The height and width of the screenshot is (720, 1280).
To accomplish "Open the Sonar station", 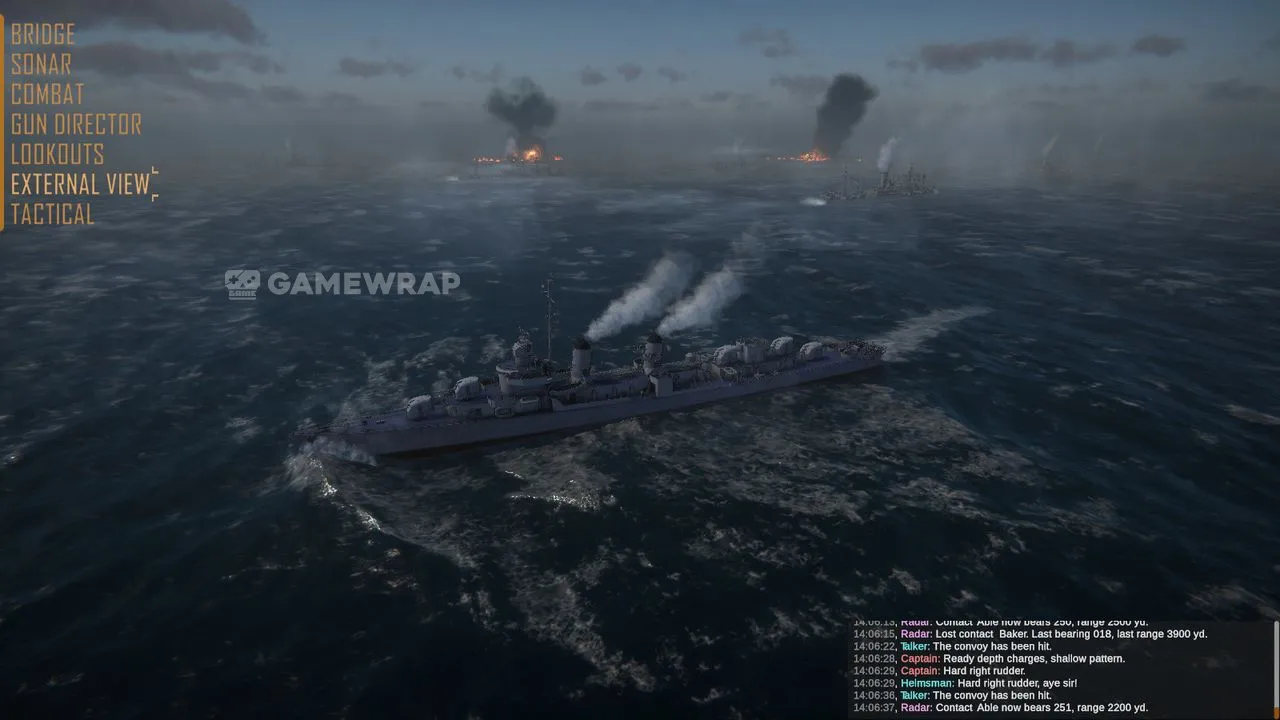I will point(41,65).
